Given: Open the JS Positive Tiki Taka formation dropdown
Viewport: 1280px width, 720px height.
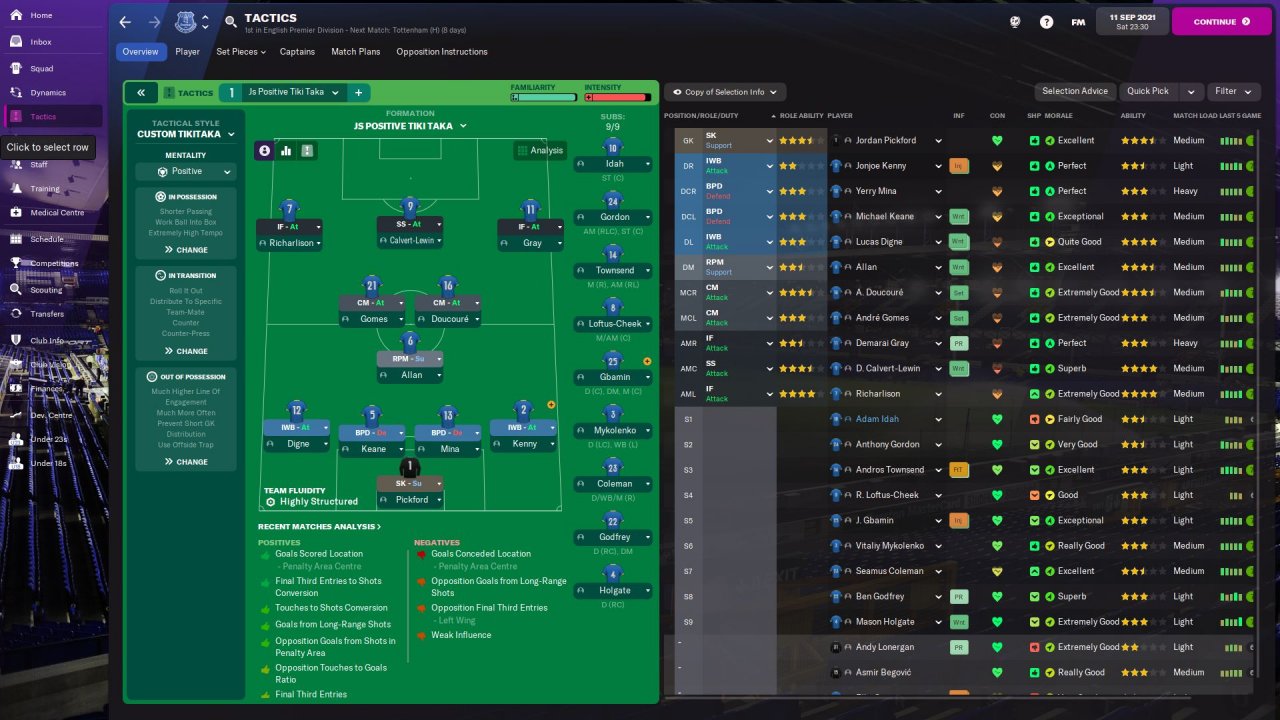Looking at the screenshot, I should 410,126.
